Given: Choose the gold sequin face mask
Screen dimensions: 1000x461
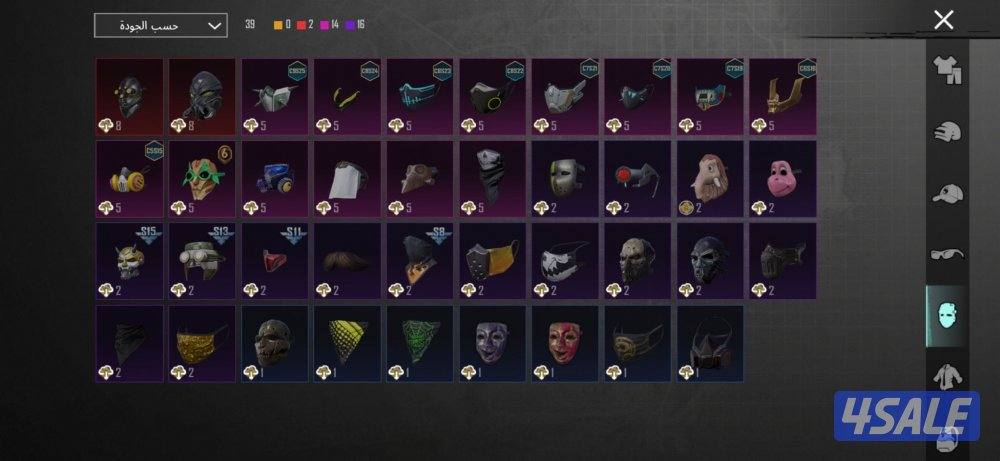Looking at the screenshot, I should click(x=202, y=343).
